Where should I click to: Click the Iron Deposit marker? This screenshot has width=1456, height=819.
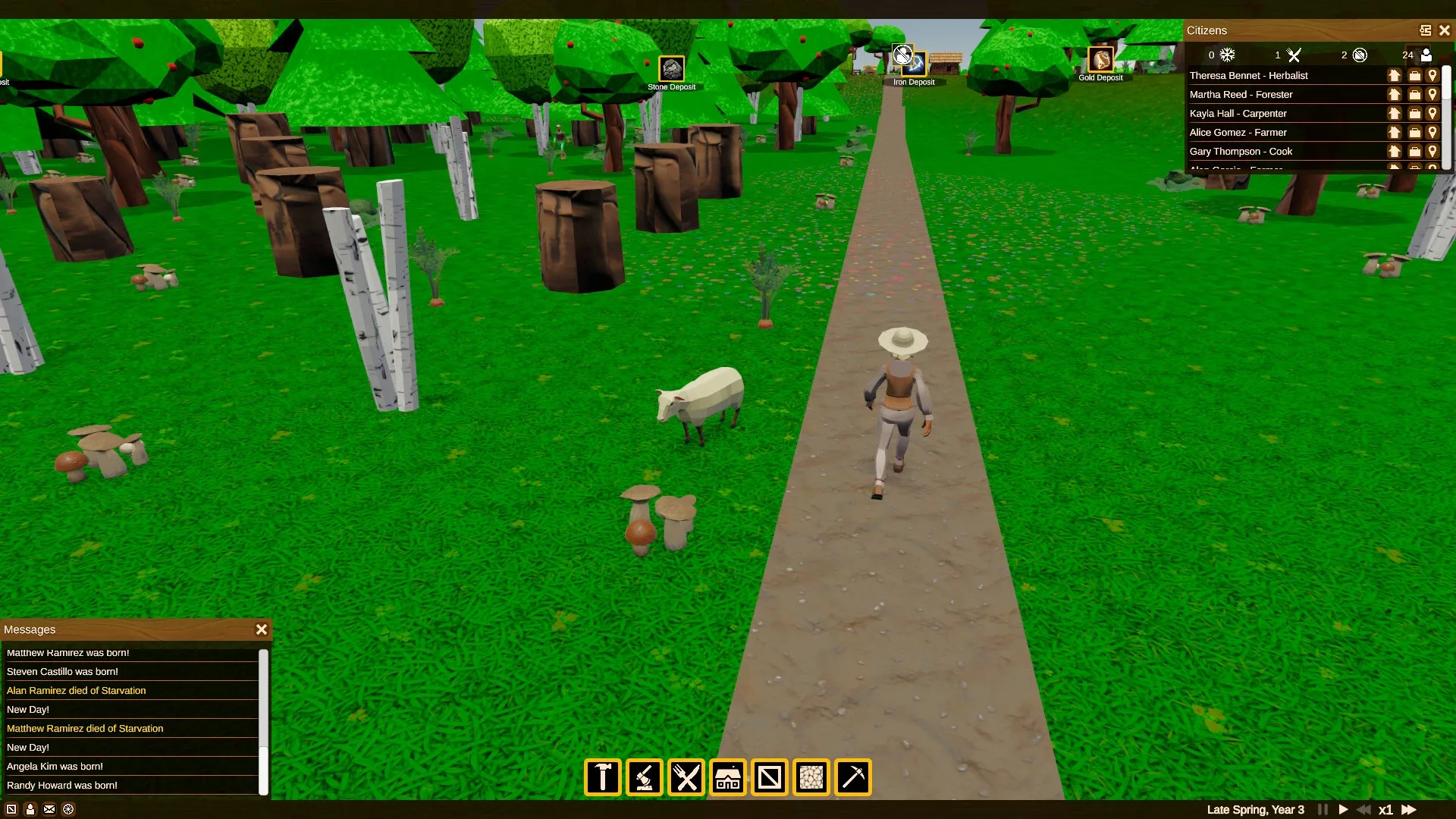tap(913, 64)
